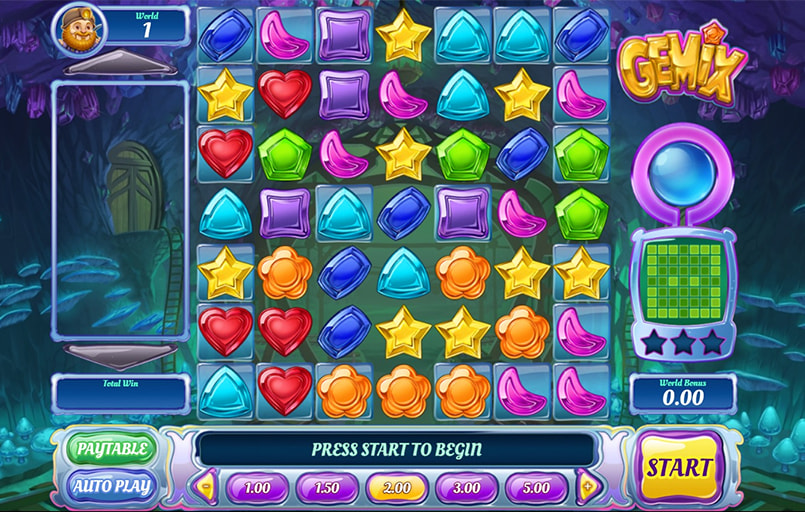
Task: Activate AUTO PLAY mode
Action: click(111, 488)
